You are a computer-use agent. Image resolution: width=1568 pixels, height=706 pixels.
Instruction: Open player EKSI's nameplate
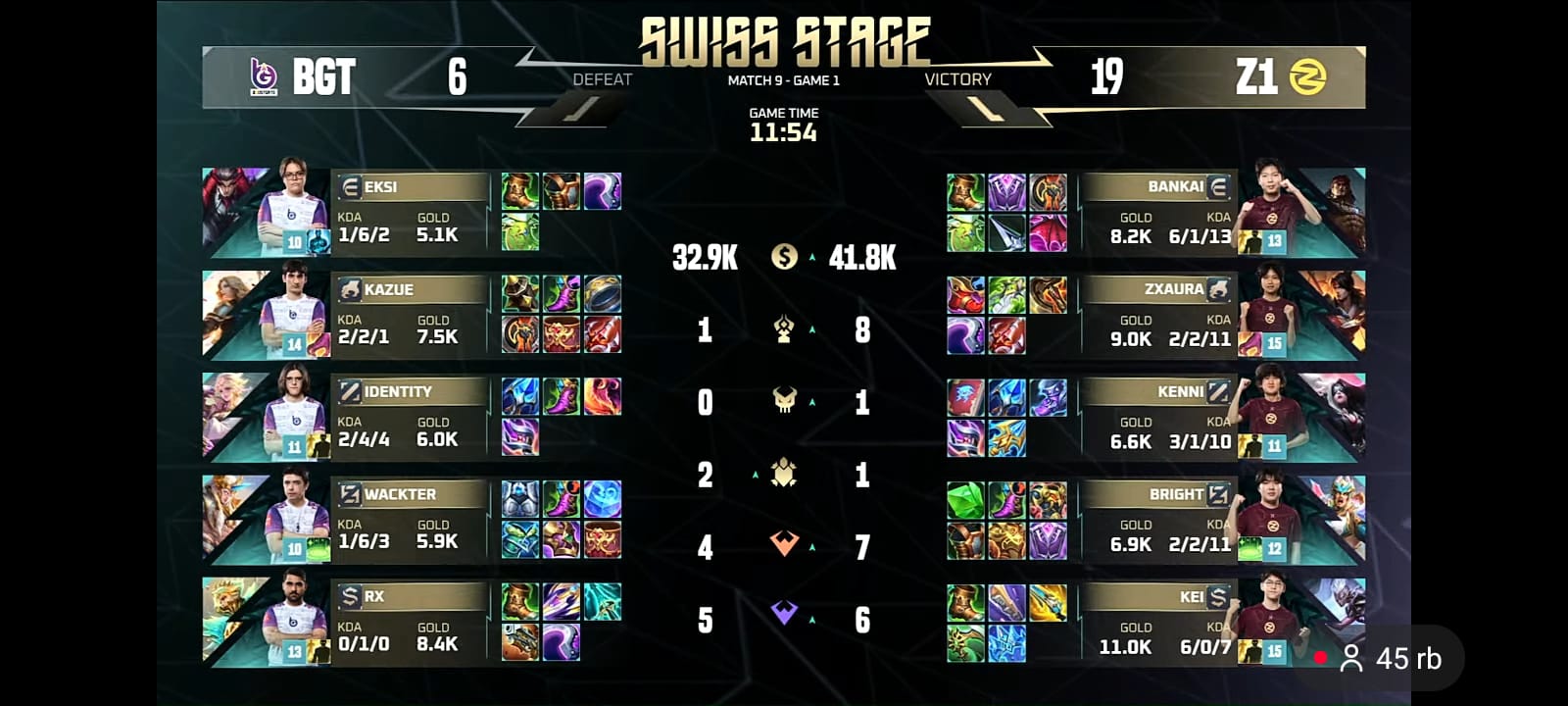pyautogui.click(x=412, y=187)
